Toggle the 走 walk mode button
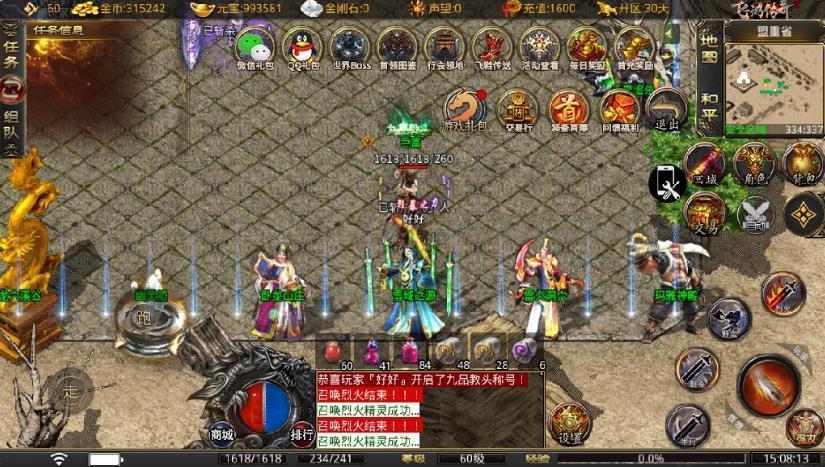The image size is (825, 467). 70,389
